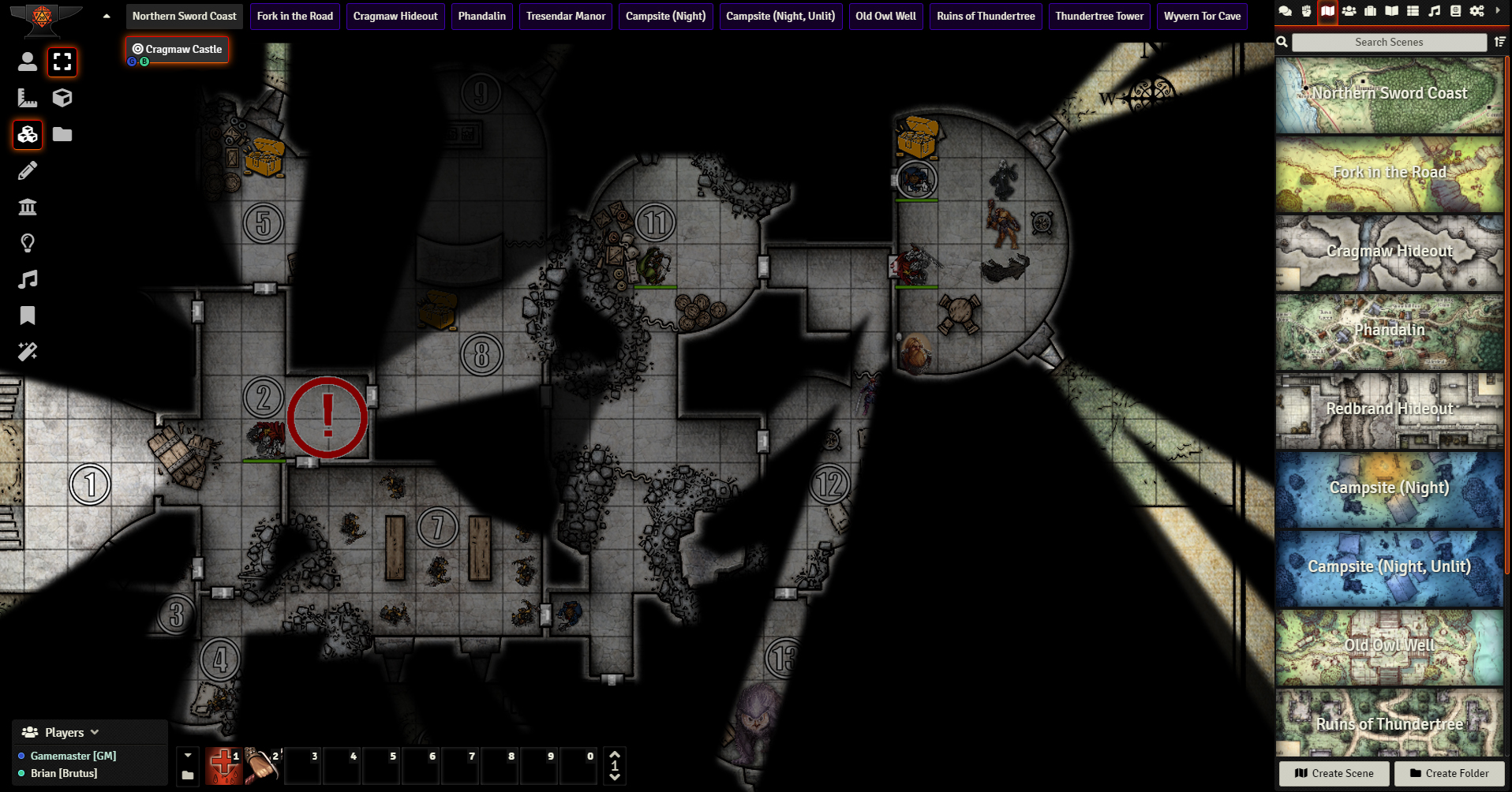Open the Drawing Tools pencil icon
The width and height of the screenshot is (1512, 792).
click(x=28, y=170)
